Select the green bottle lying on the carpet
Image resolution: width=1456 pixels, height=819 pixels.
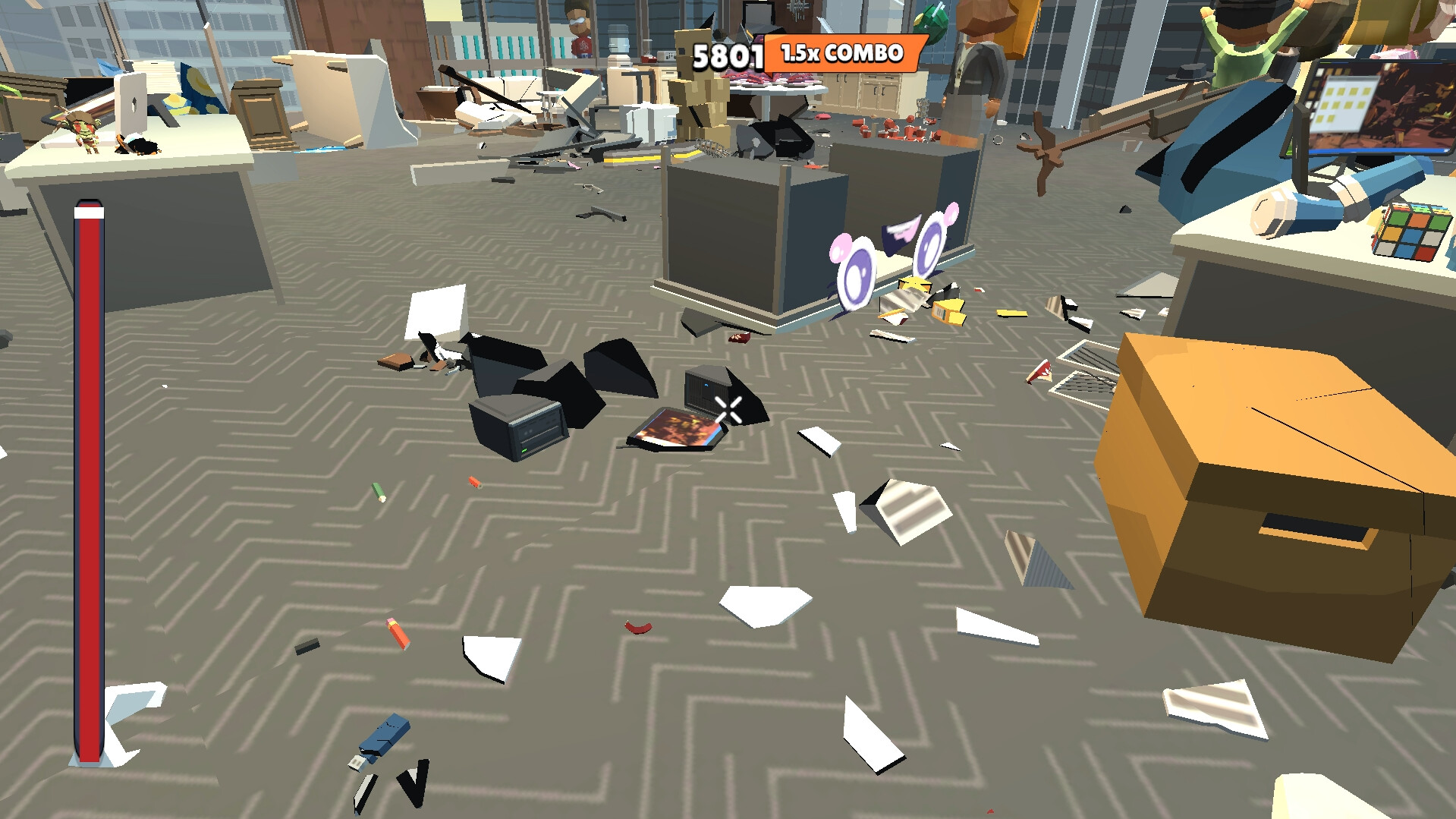(x=378, y=490)
